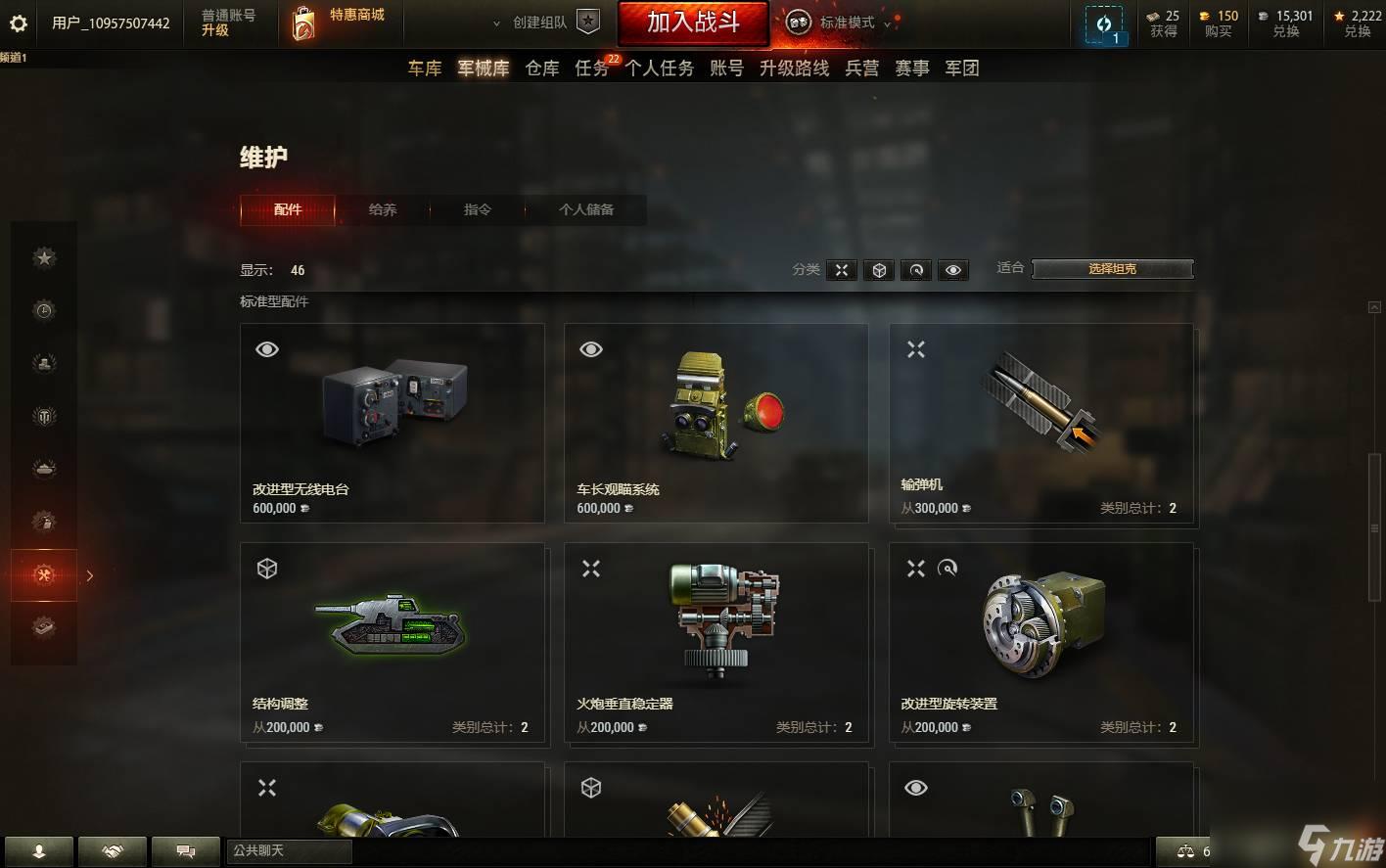
Task: Open the 军团 clan menu
Action: (x=962, y=69)
